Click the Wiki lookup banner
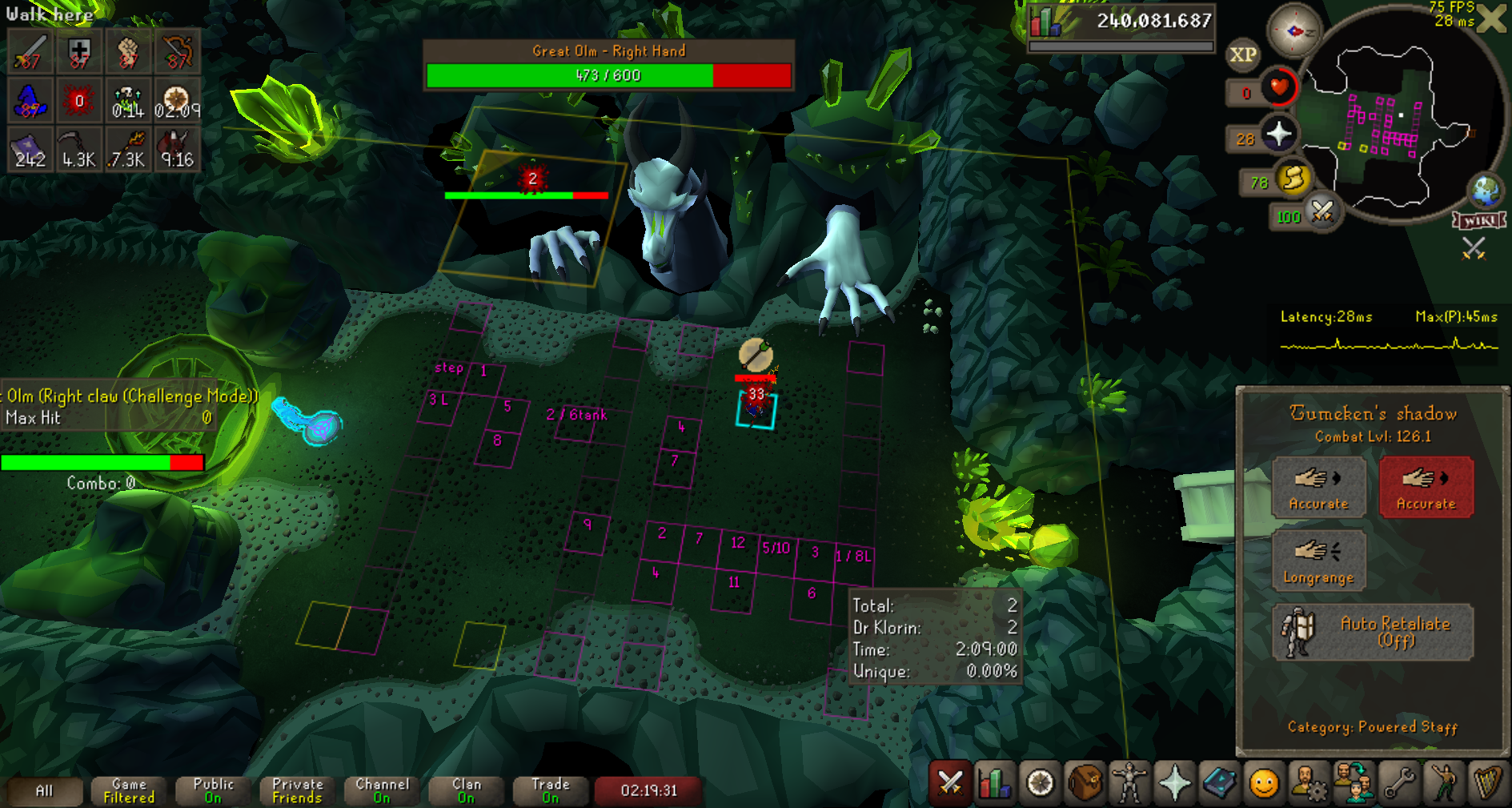 (1478, 221)
